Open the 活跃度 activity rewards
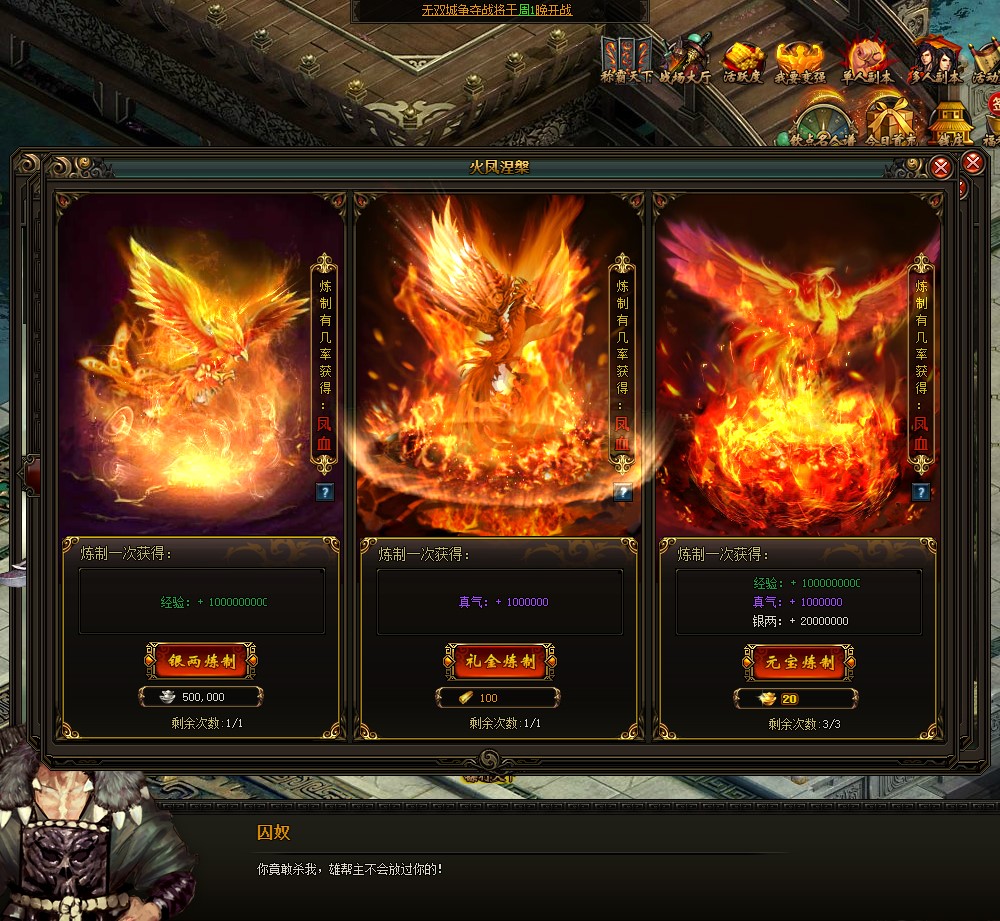 743,61
